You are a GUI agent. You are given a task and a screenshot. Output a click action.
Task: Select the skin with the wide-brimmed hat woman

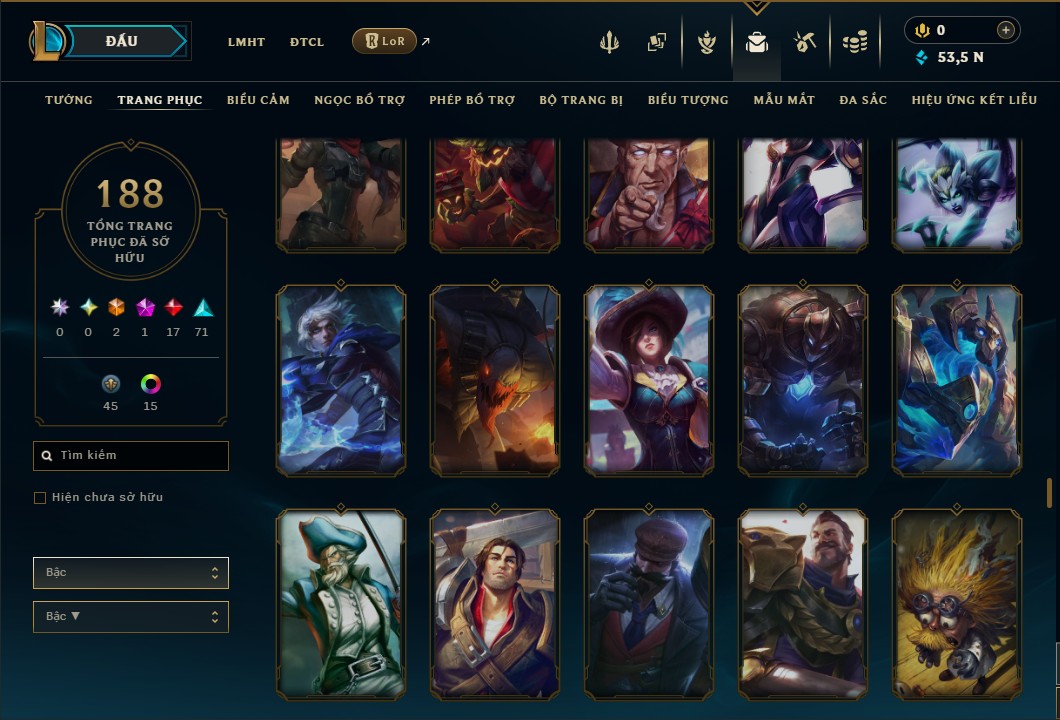coord(649,380)
